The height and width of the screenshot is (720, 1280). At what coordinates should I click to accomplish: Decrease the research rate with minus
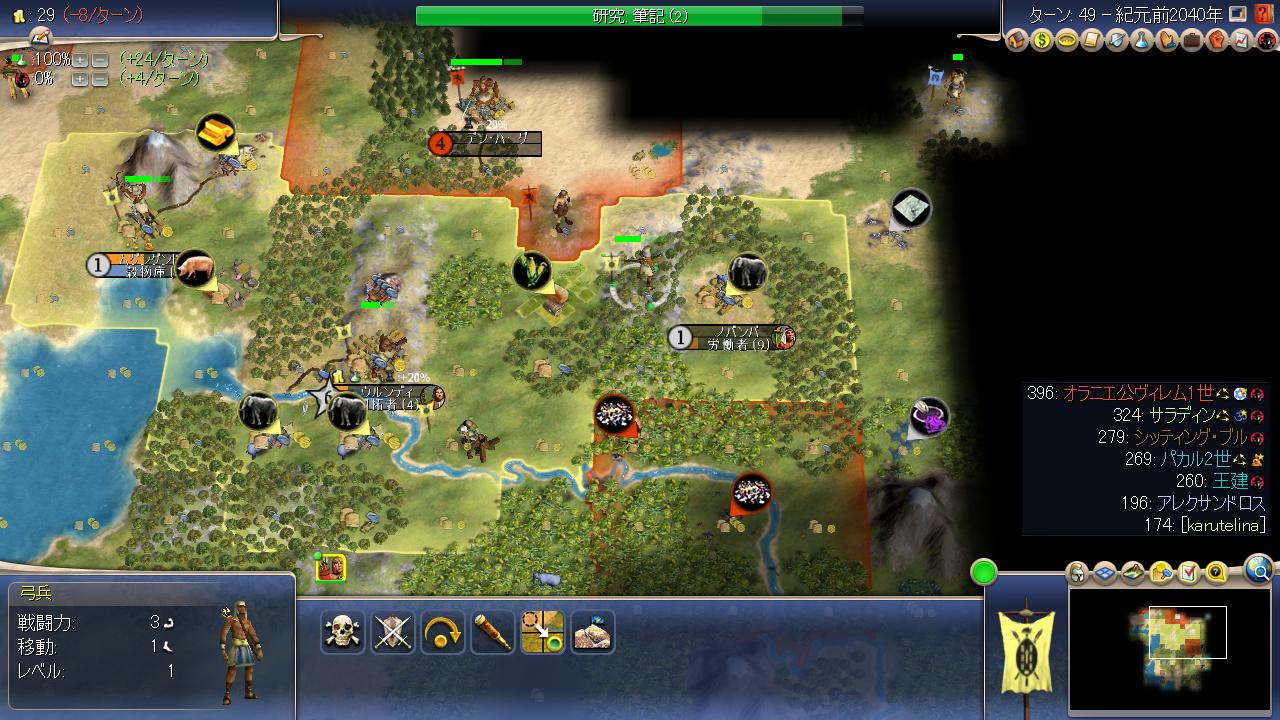(x=100, y=59)
